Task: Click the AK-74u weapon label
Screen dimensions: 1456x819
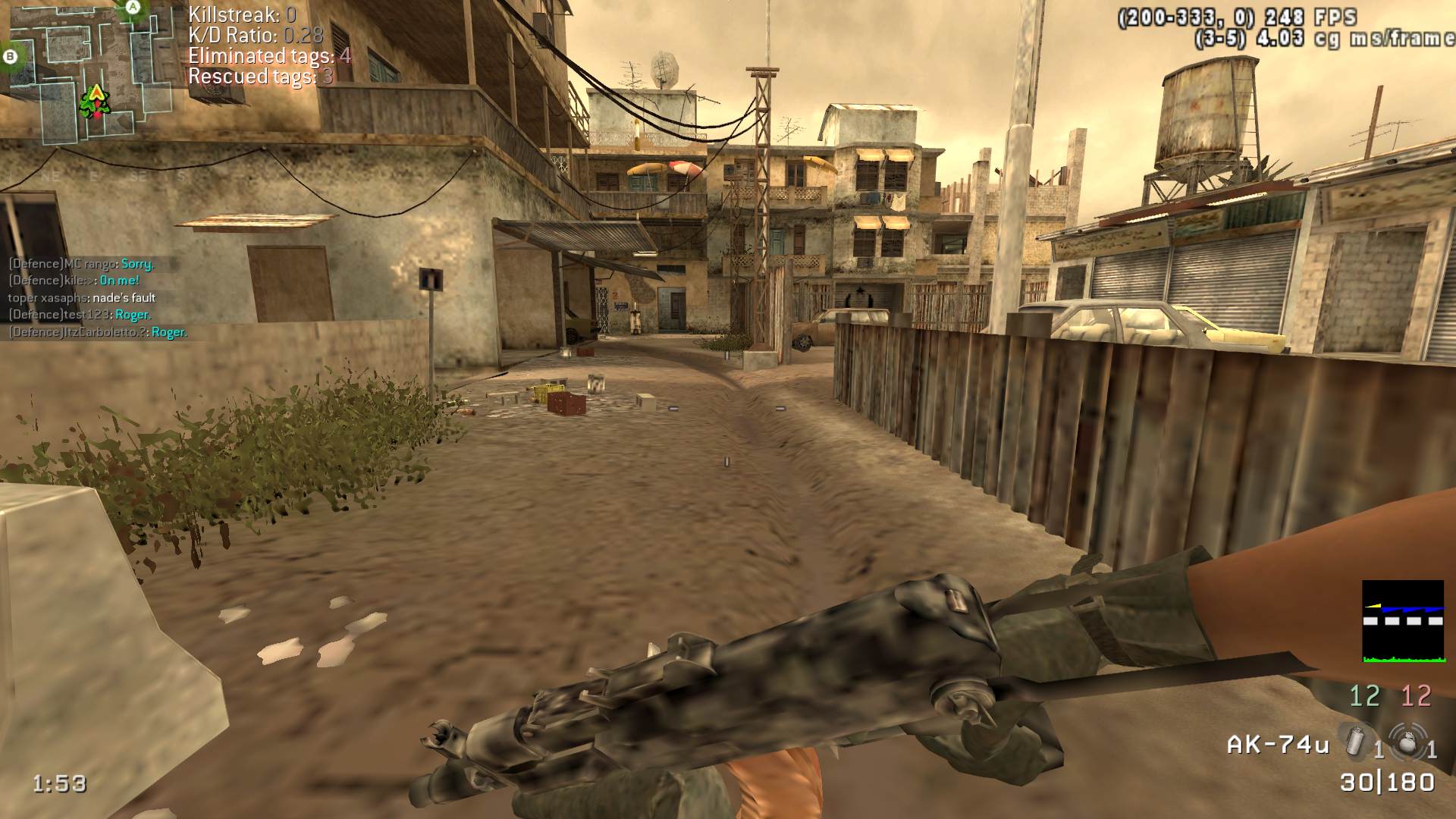Action: point(1278,745)
